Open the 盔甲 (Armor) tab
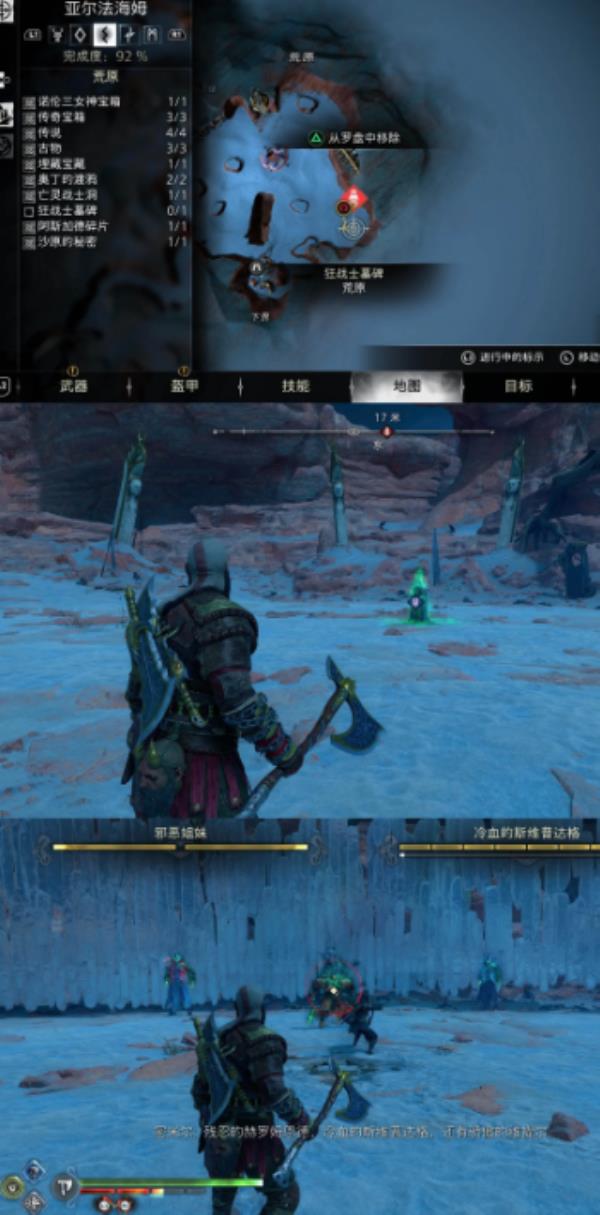 pos(183,386)
